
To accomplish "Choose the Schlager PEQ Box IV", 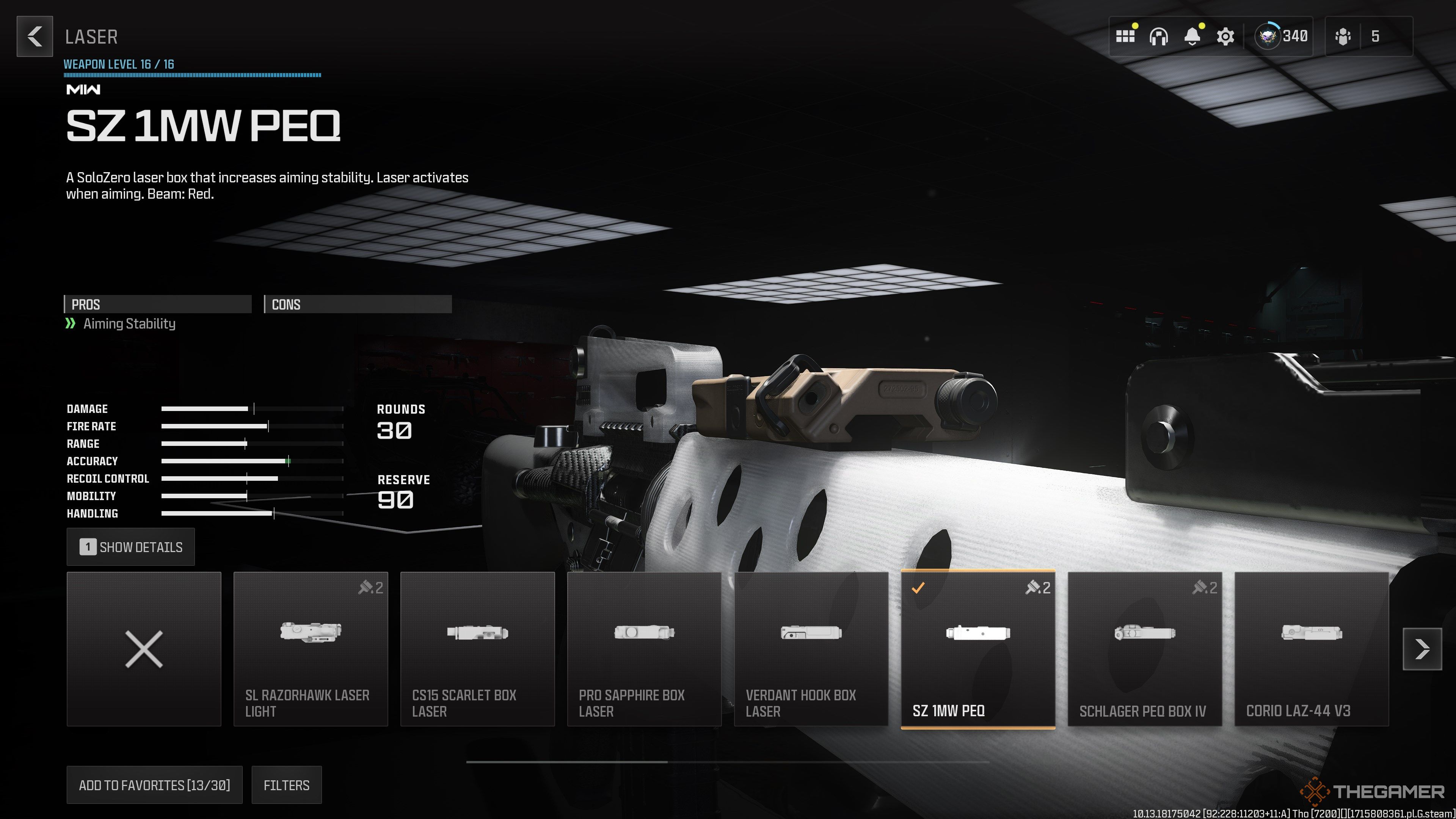I will coord(1144,649).
